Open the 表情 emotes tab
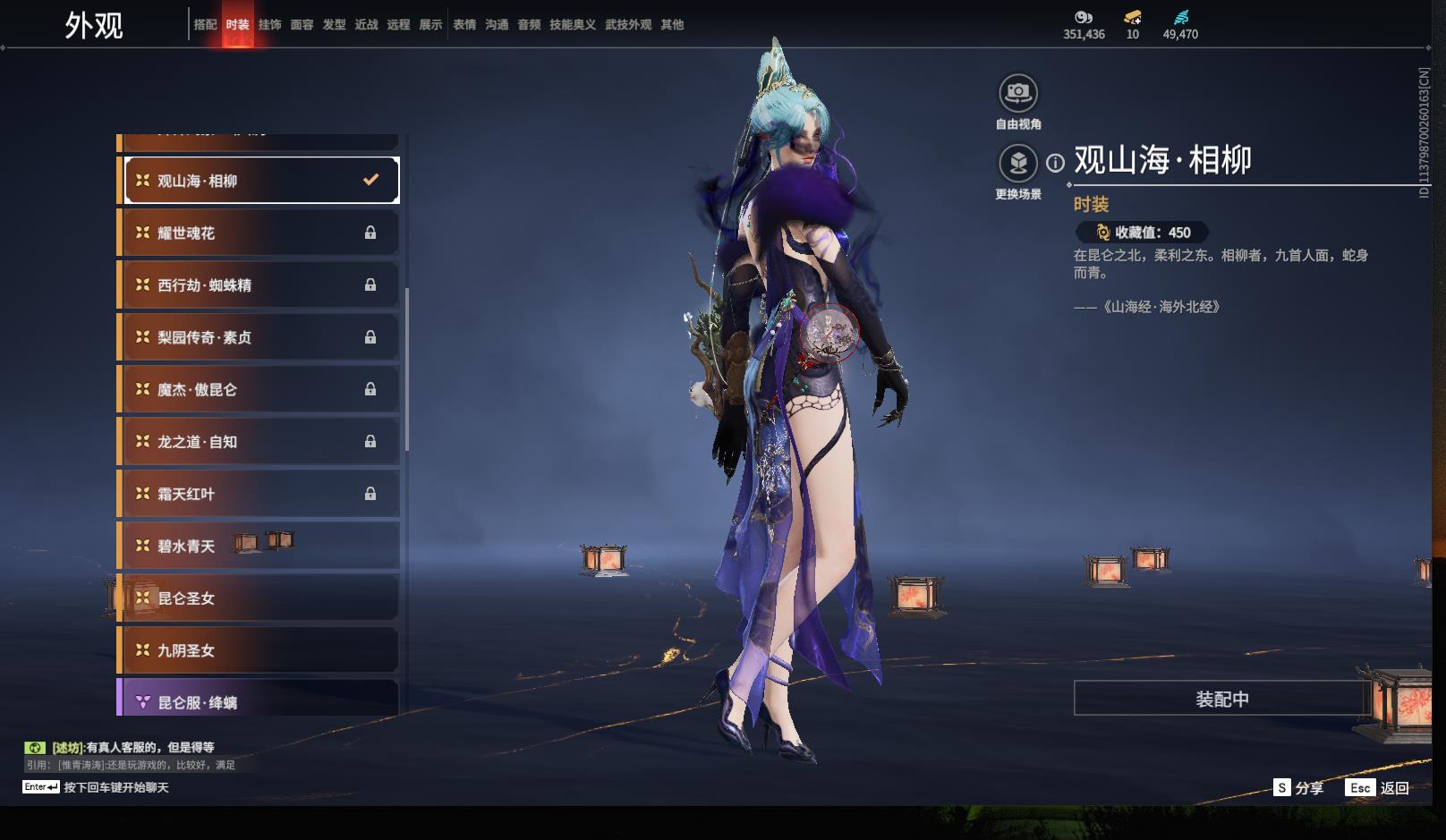This screenshot has width=1446, height=840. pos(464,25)
